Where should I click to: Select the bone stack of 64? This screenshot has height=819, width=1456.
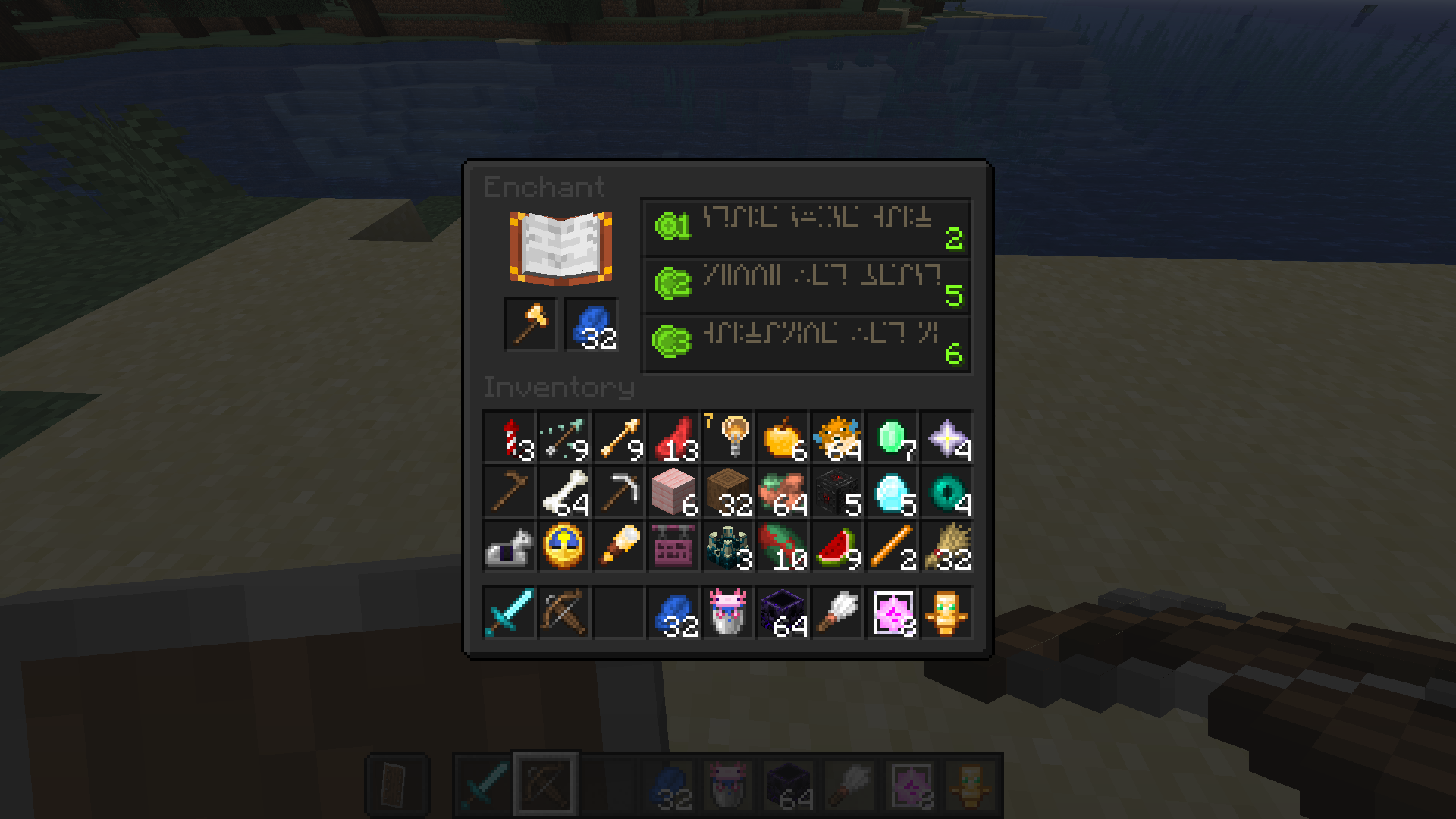coord(563,491)
